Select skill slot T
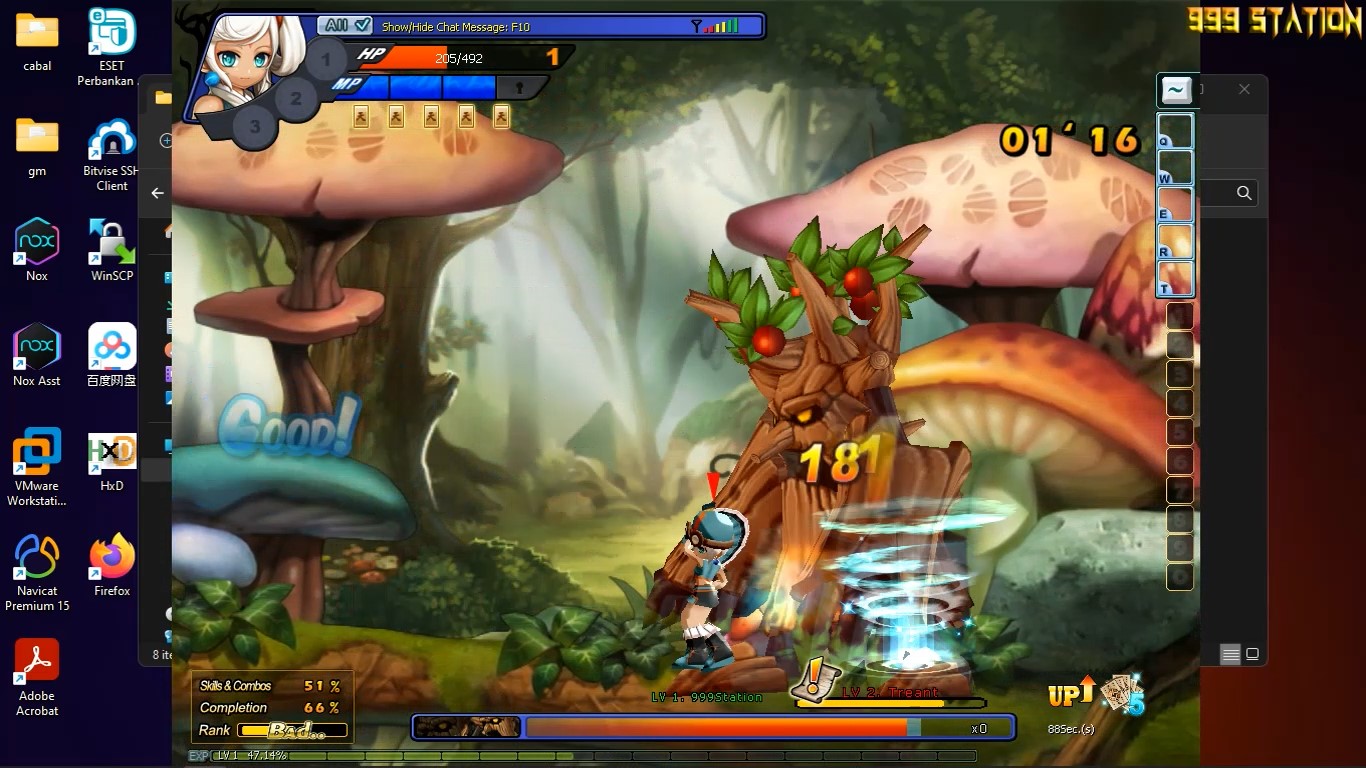 point(1175,278)
